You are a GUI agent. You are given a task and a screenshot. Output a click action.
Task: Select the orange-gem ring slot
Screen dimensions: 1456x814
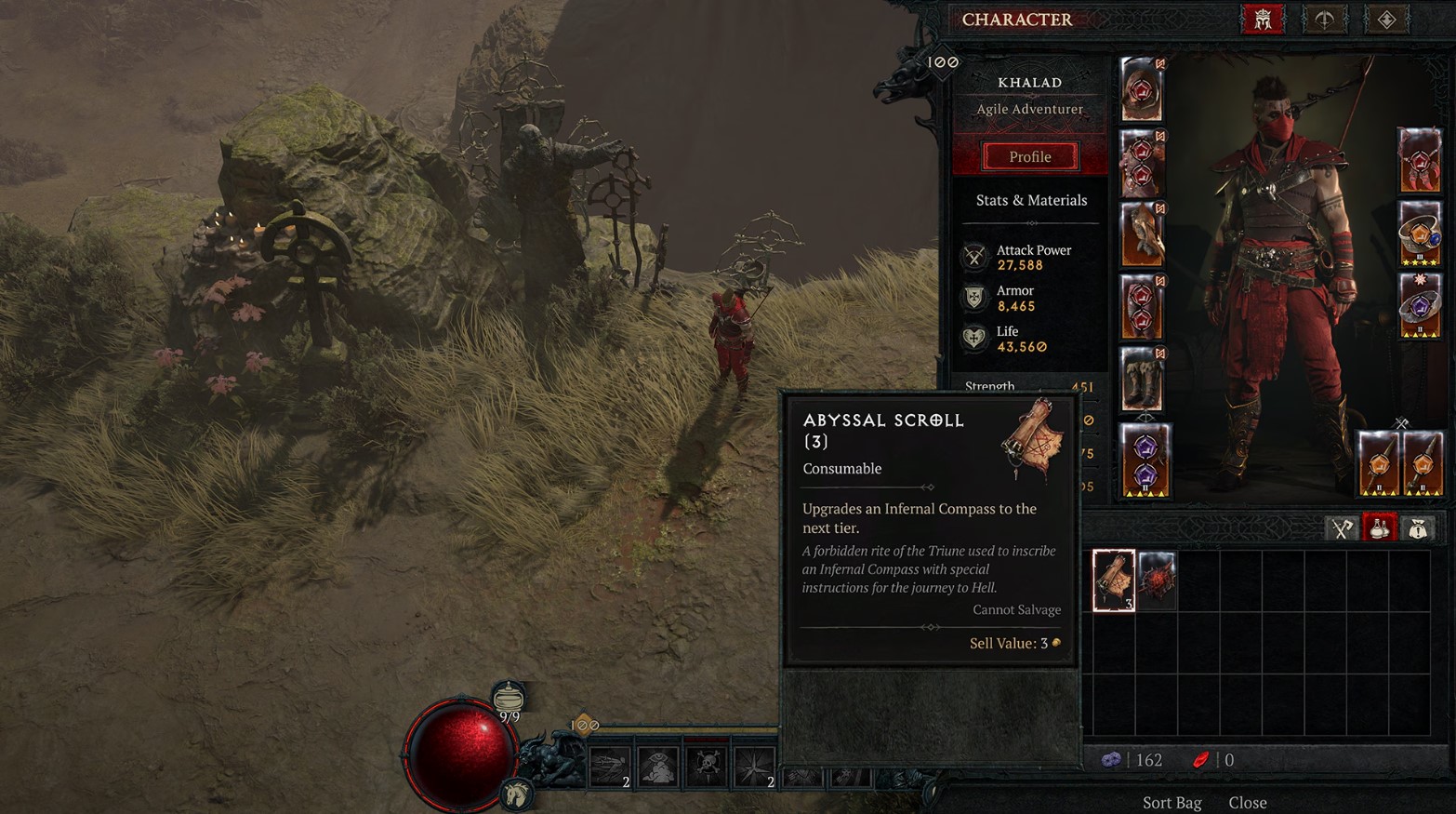tap(1419, 234)
